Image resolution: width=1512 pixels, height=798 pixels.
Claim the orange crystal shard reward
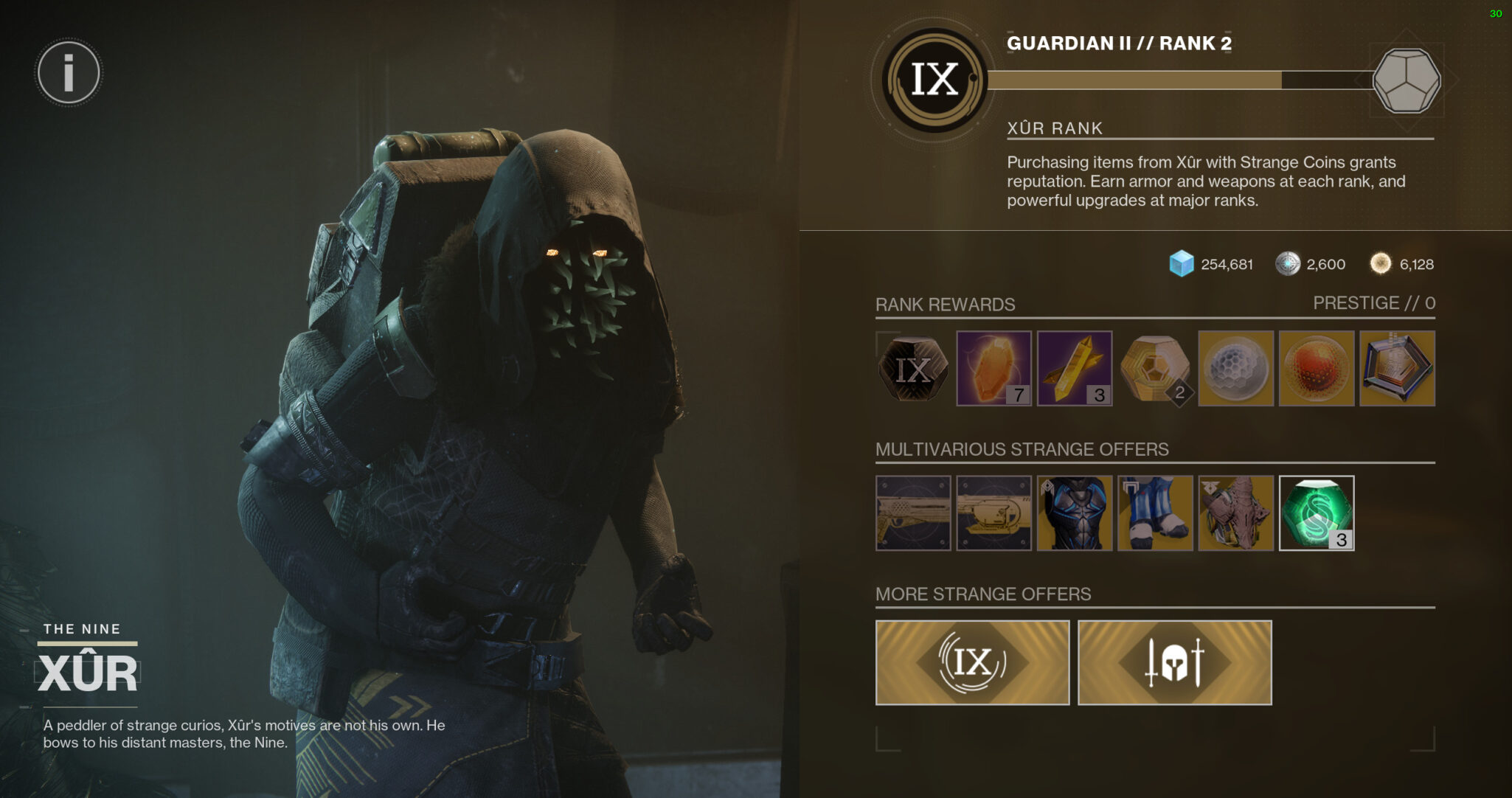tap(993, 369)
